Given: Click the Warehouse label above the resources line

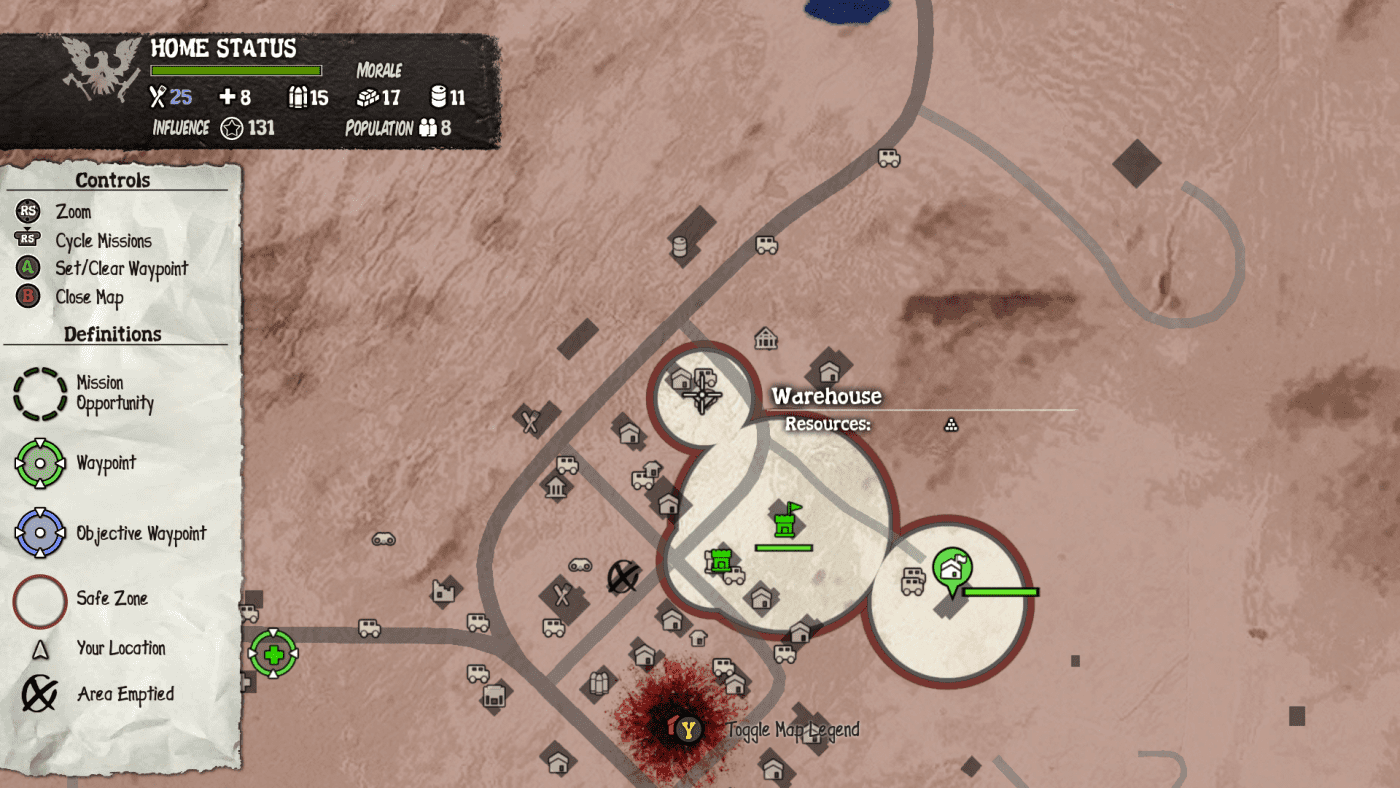Looking at the screenshot, I should (x=826, y=396).
